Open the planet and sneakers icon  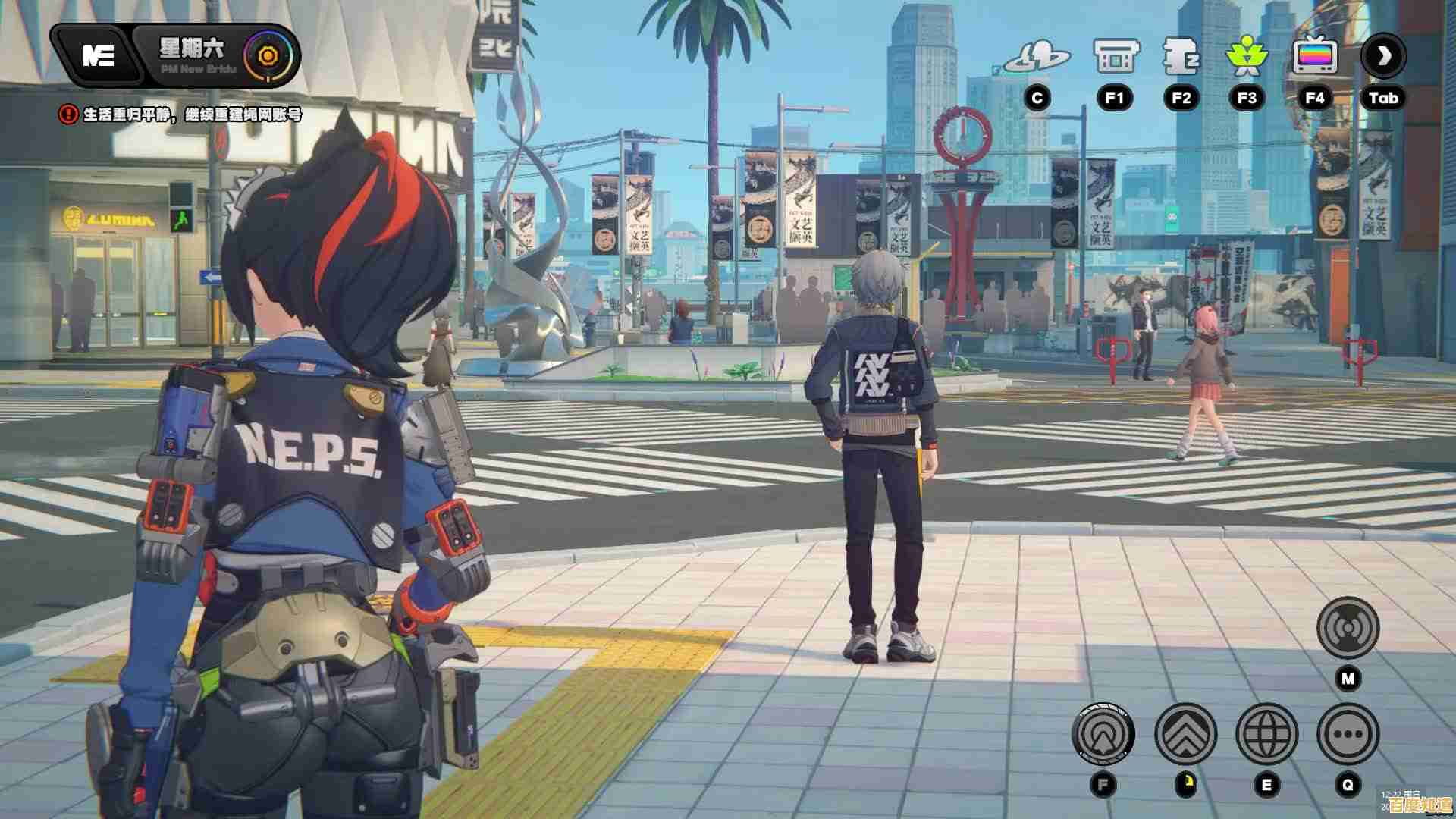(x=1037, y=57)
